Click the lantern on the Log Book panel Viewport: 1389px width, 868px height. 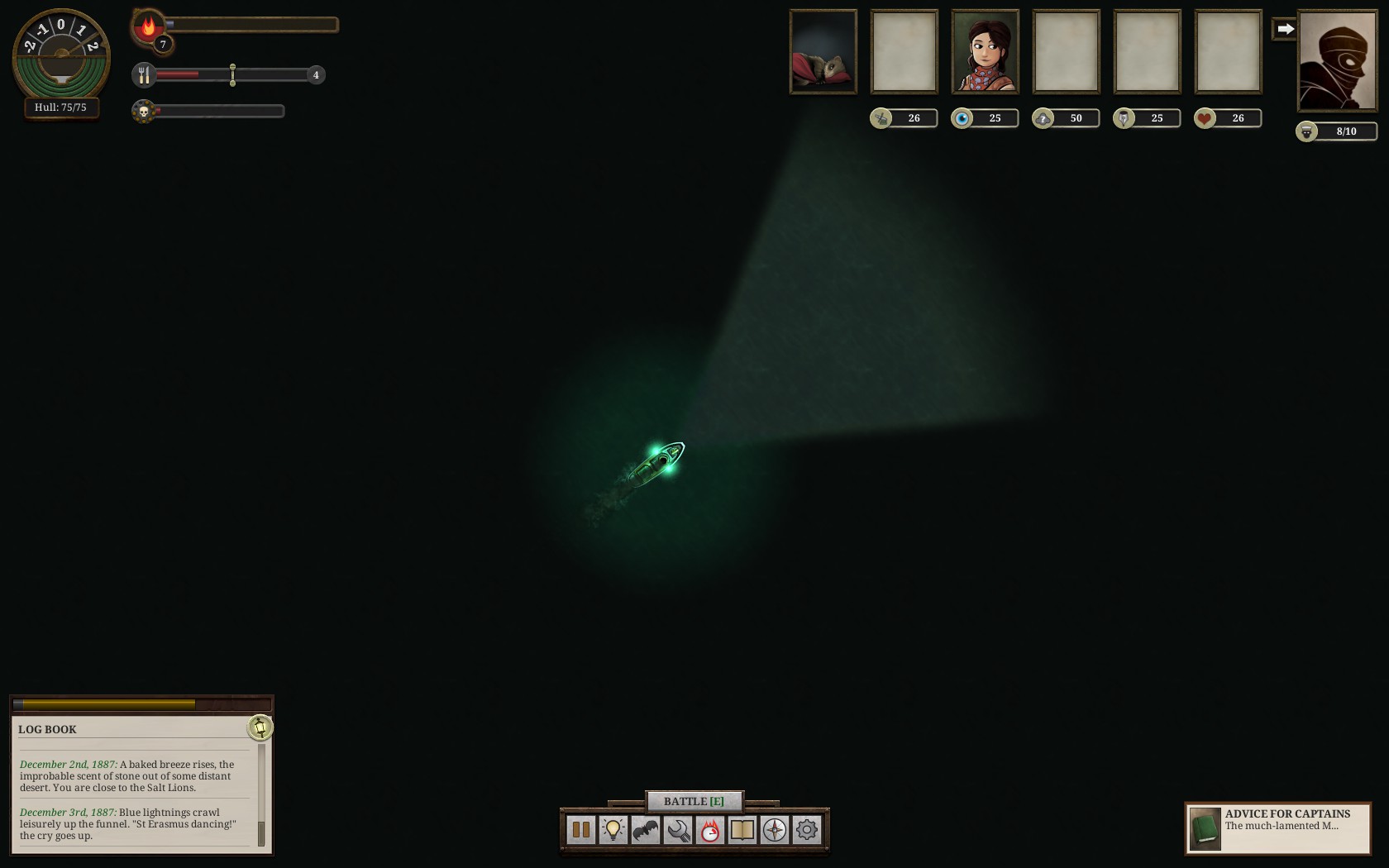(262, 728)
